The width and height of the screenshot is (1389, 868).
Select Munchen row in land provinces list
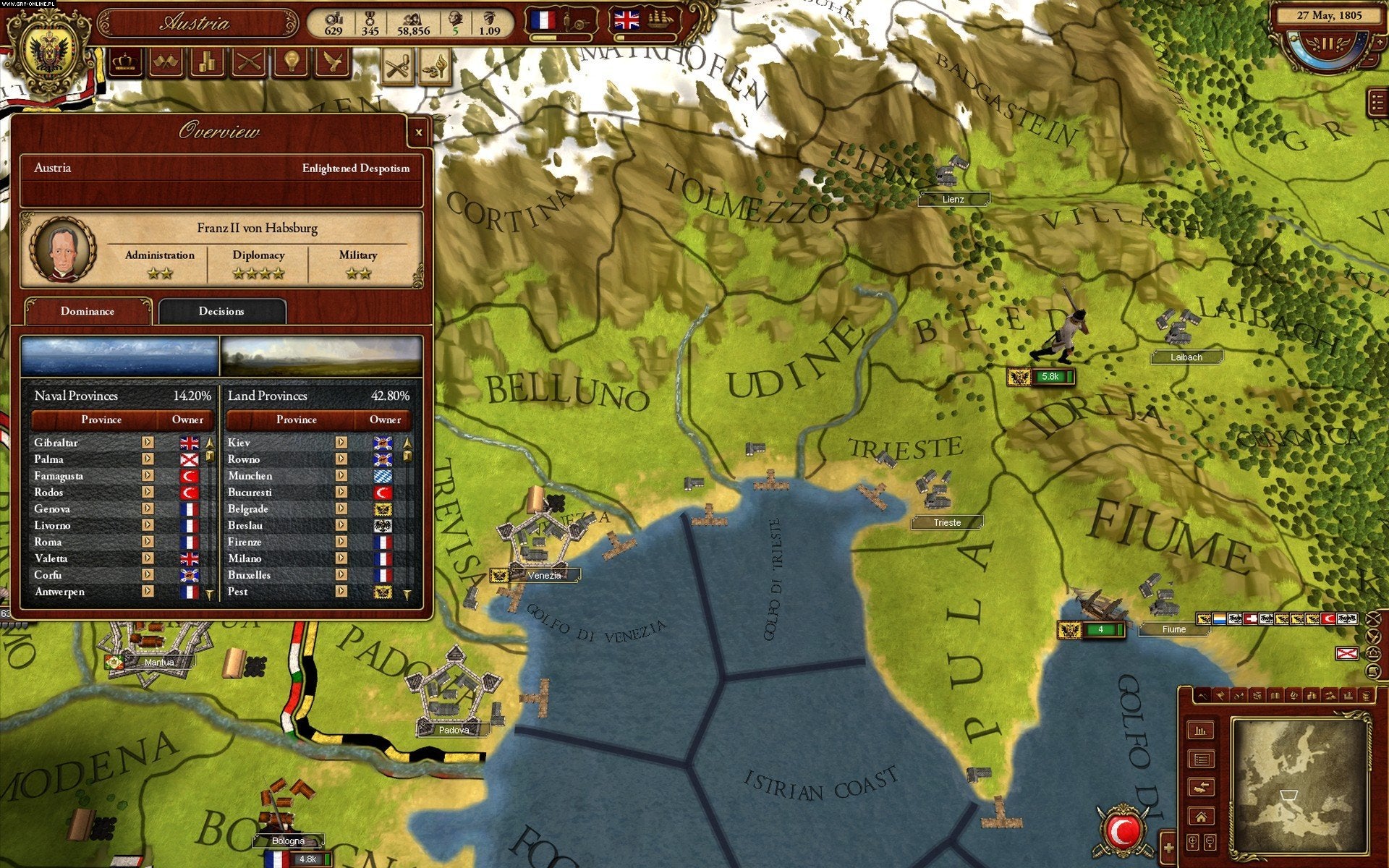point(250,476)
